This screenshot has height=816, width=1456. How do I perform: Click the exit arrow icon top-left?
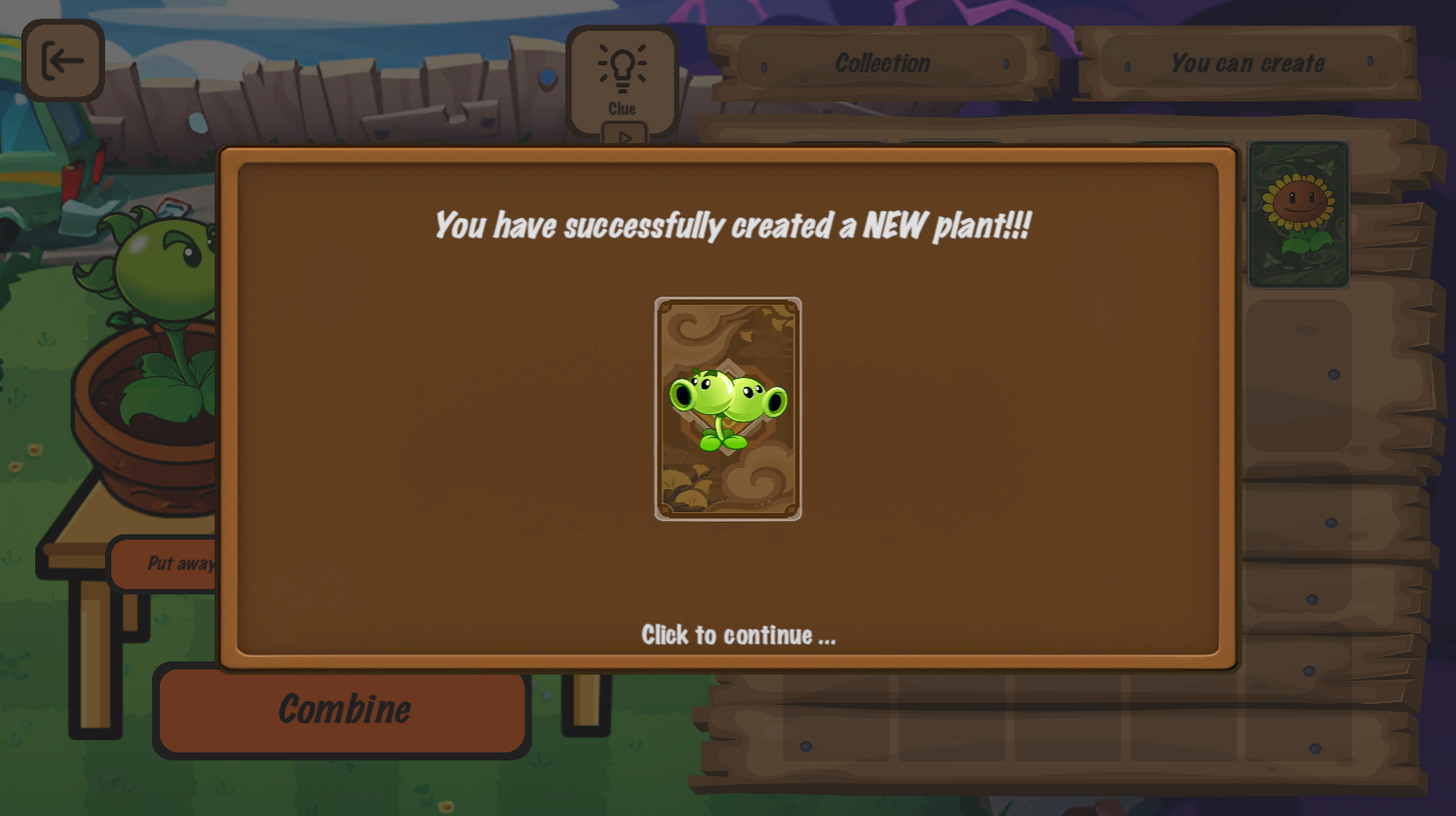coord(62,60)
